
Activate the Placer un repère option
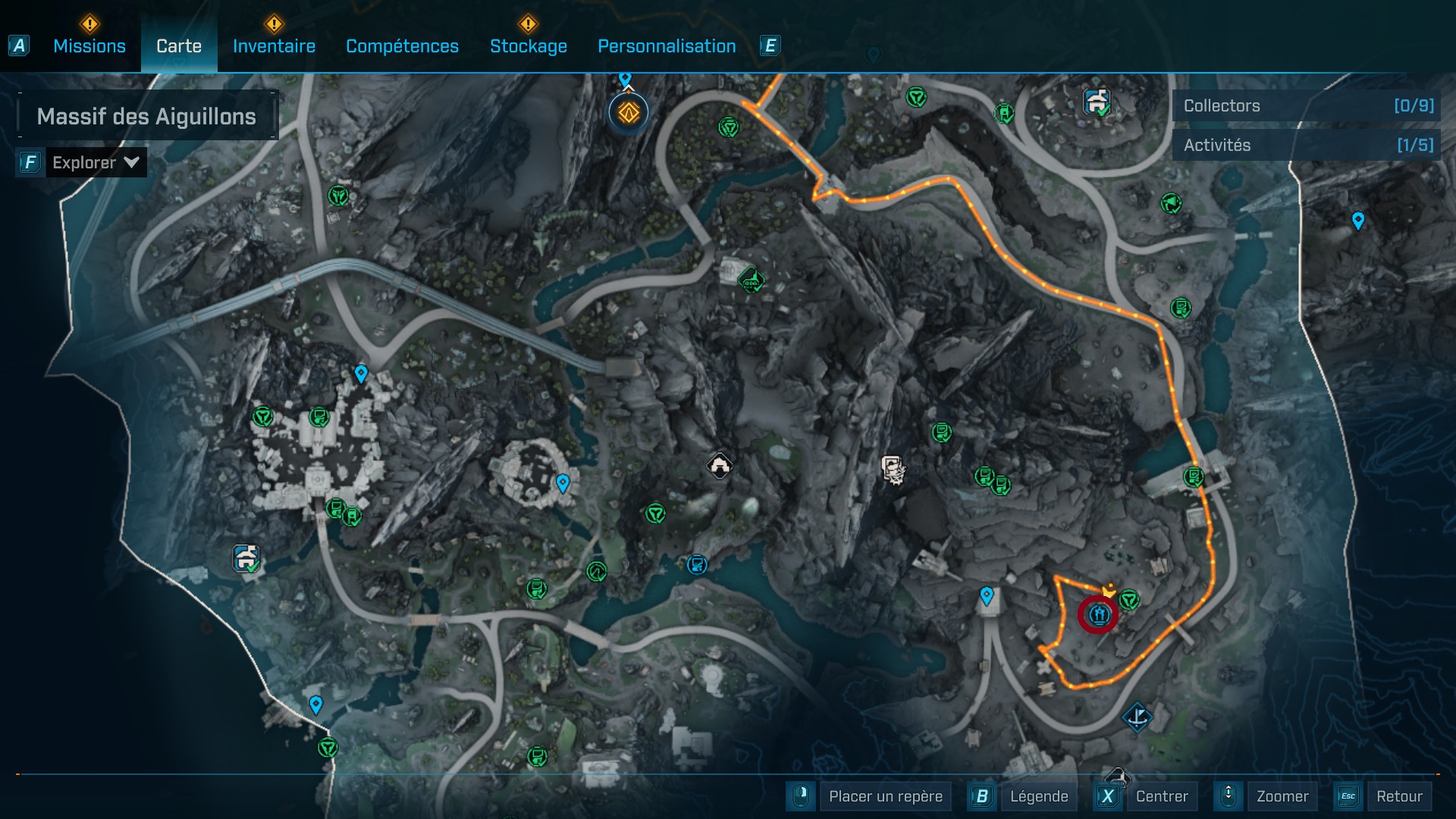(885, 796)
